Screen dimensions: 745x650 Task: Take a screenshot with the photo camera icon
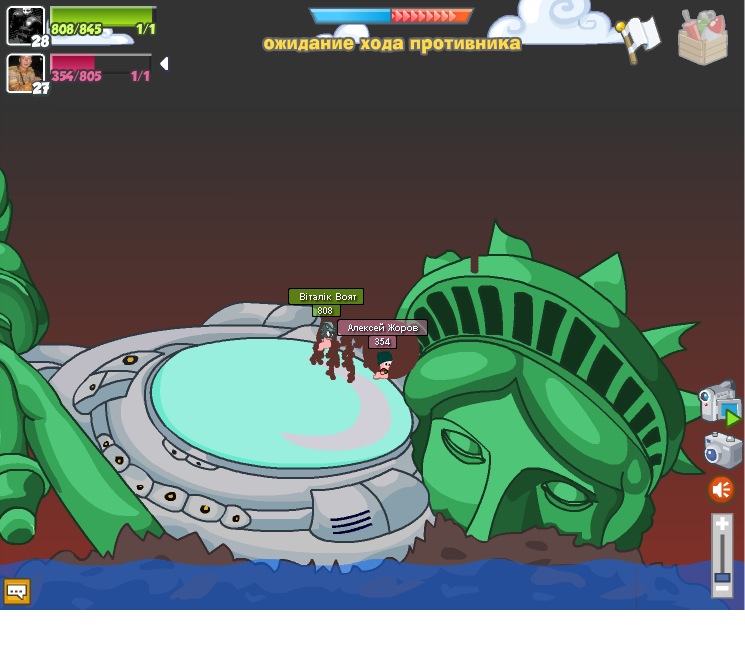tap(722, 450)
